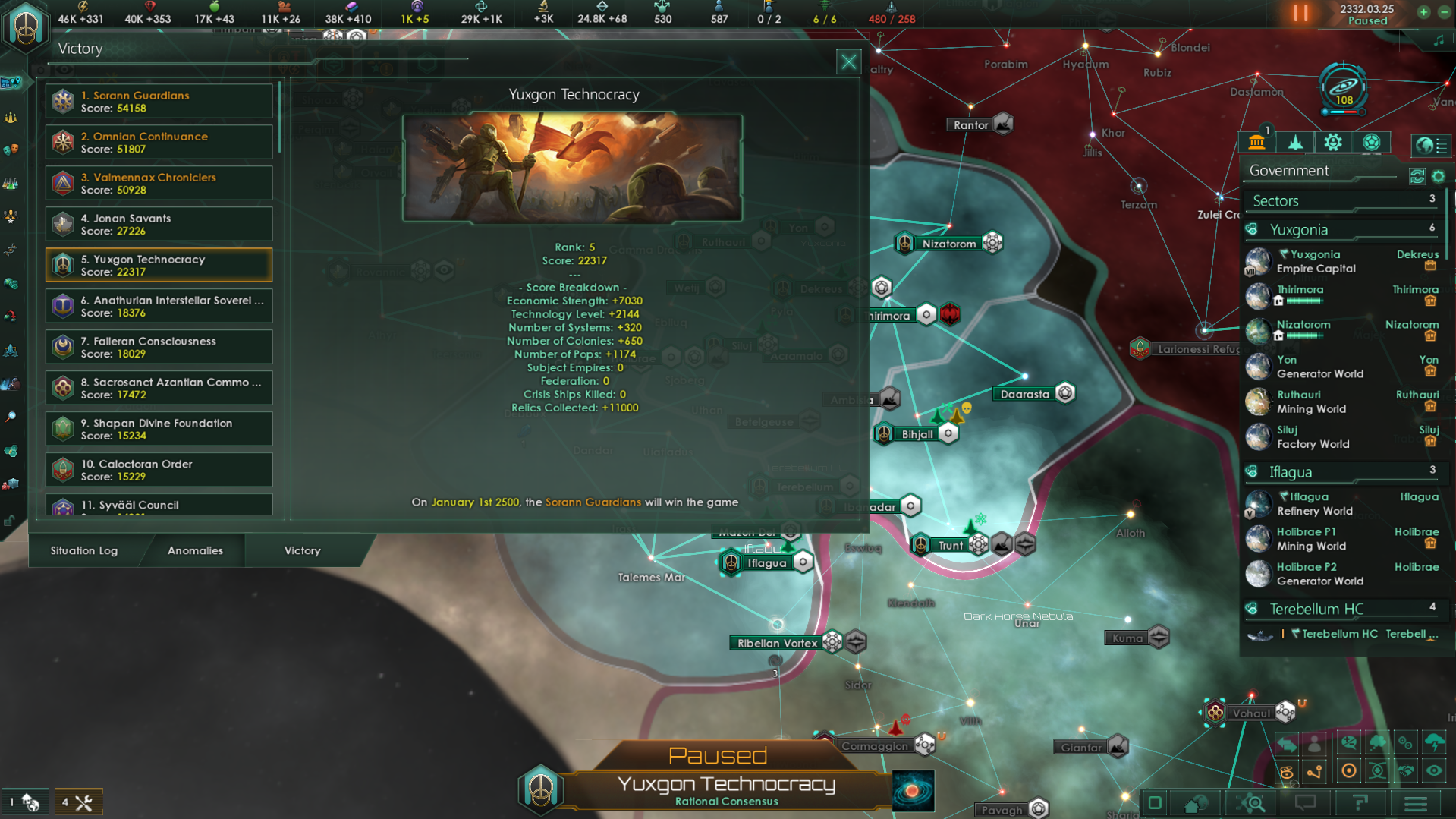
Task: Open the Government outliner tab icon
Action: tap(1256, 143)
